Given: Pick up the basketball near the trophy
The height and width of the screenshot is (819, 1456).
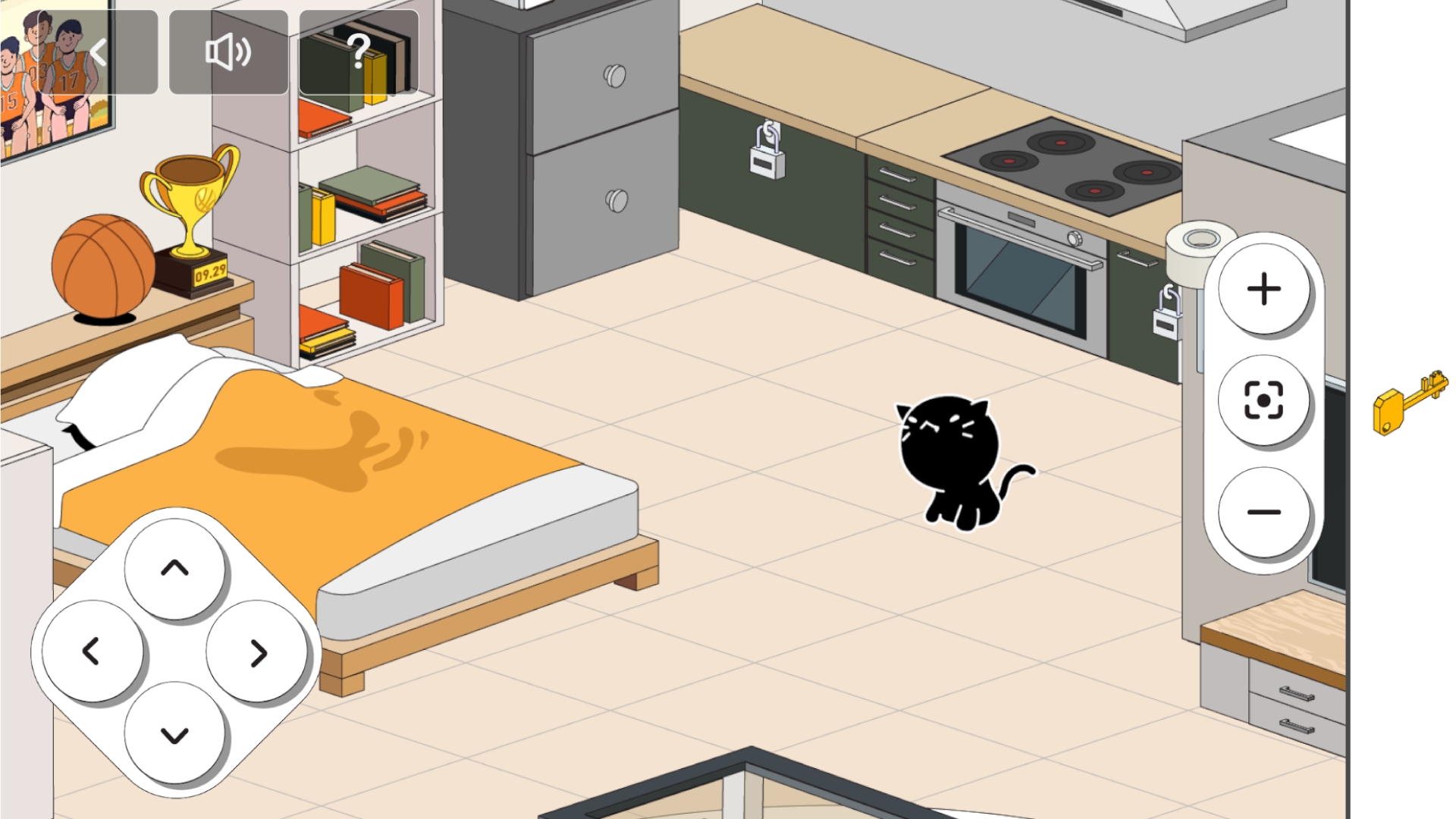Looking at the screenshot, I should pyautogui.click(x=102, y=269).
